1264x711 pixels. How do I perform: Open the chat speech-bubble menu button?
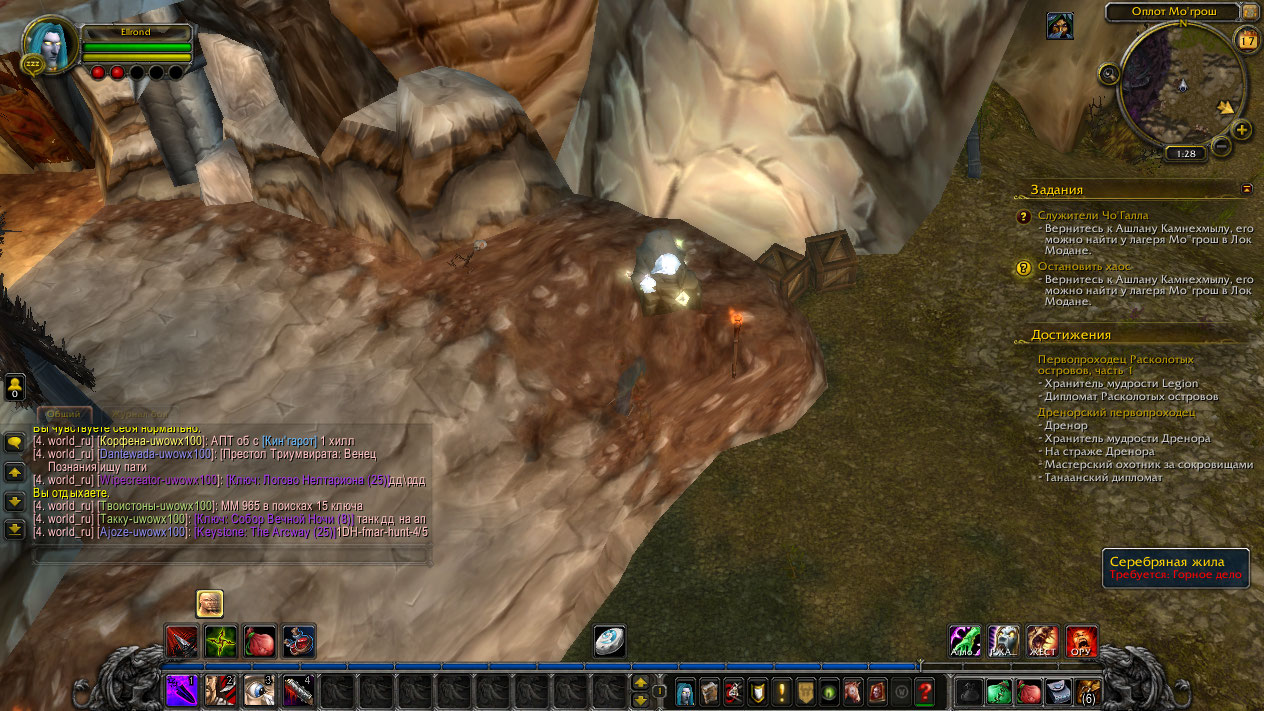15,442
